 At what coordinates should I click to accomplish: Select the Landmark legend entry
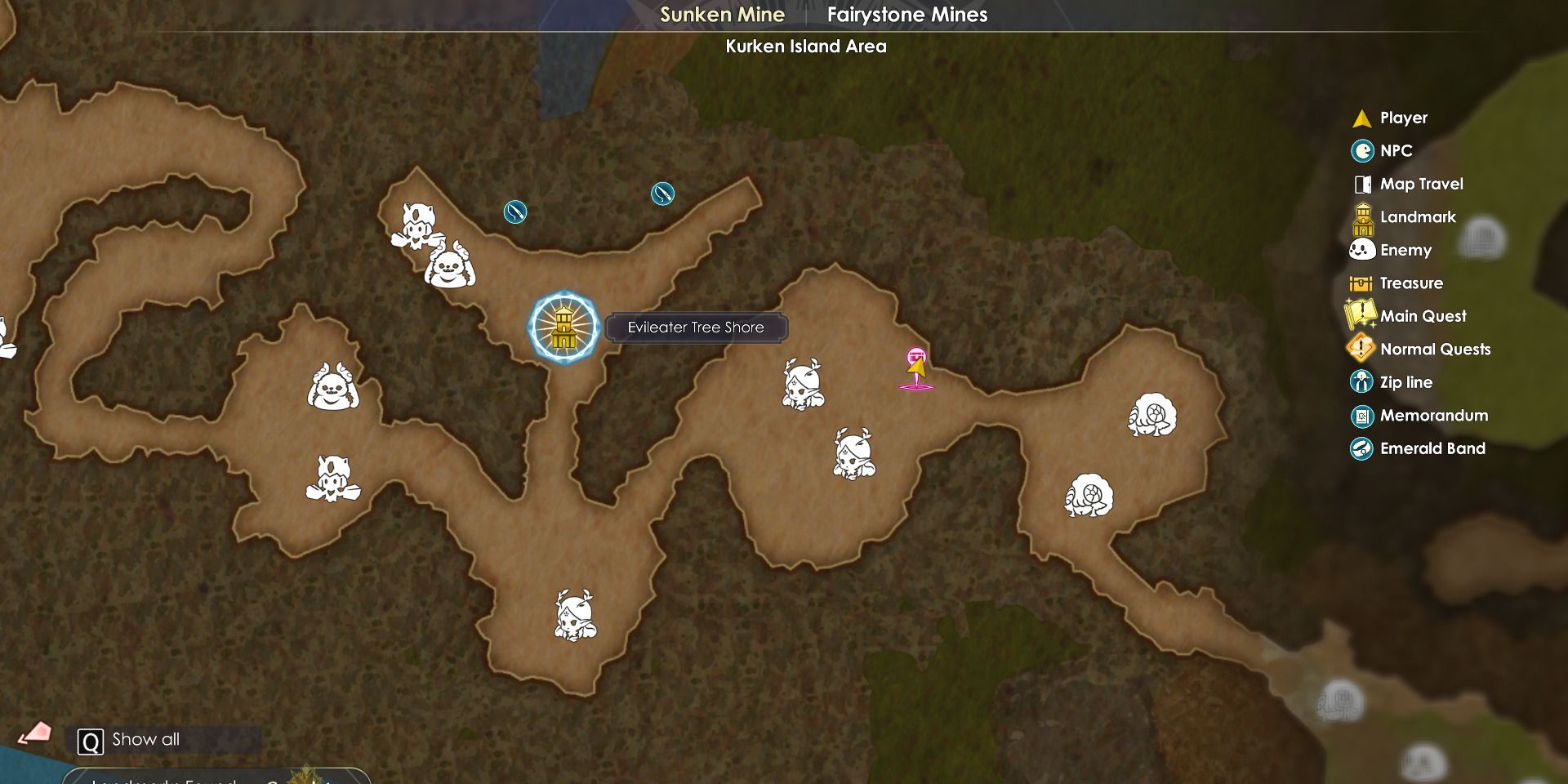point(1418,217)
